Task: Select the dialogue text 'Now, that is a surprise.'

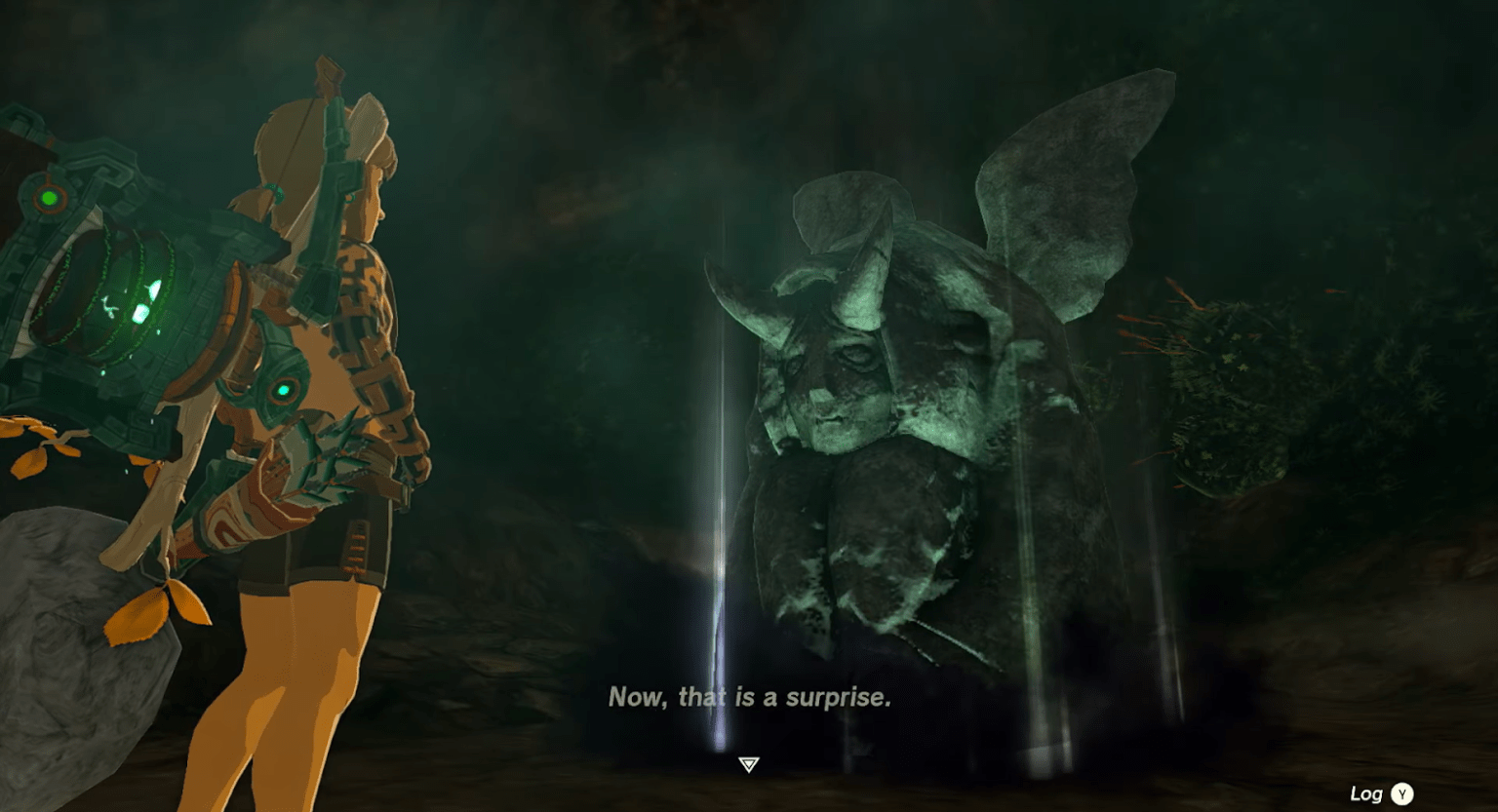Action: coord(751,698)
